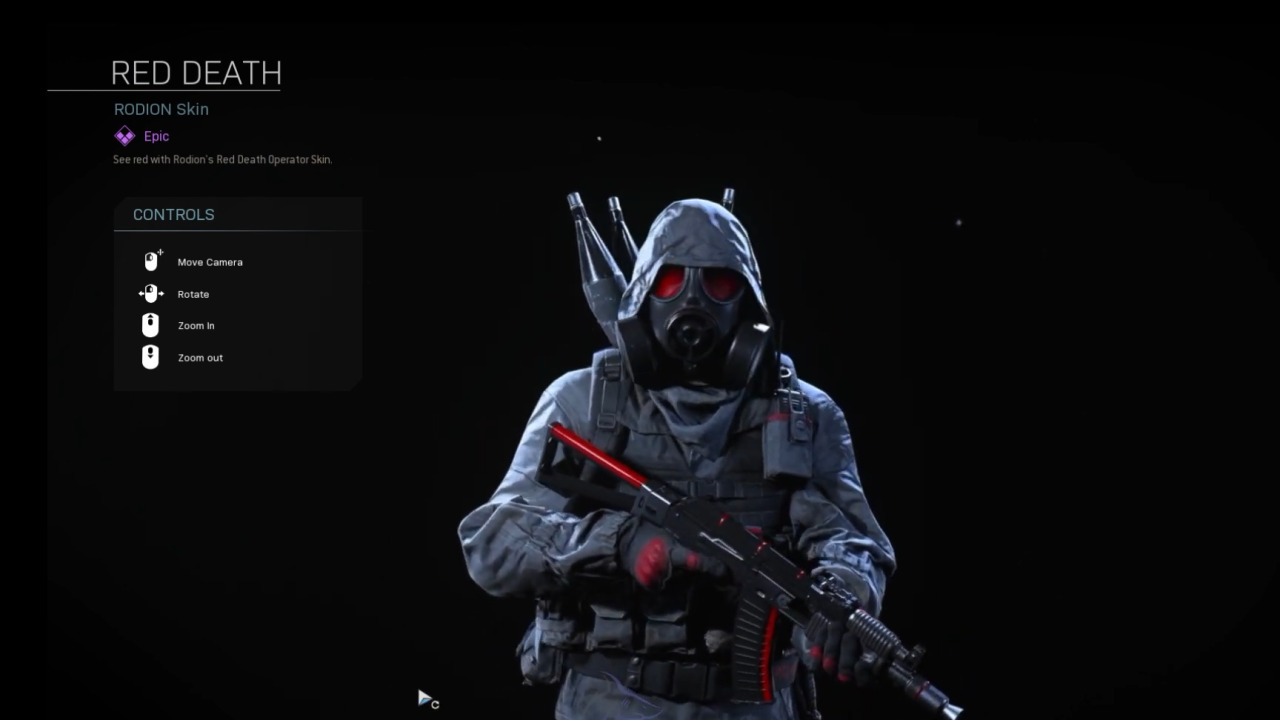Click the Move Camera text label
This screenshot has height=720, width=1280.
(210, 262)
